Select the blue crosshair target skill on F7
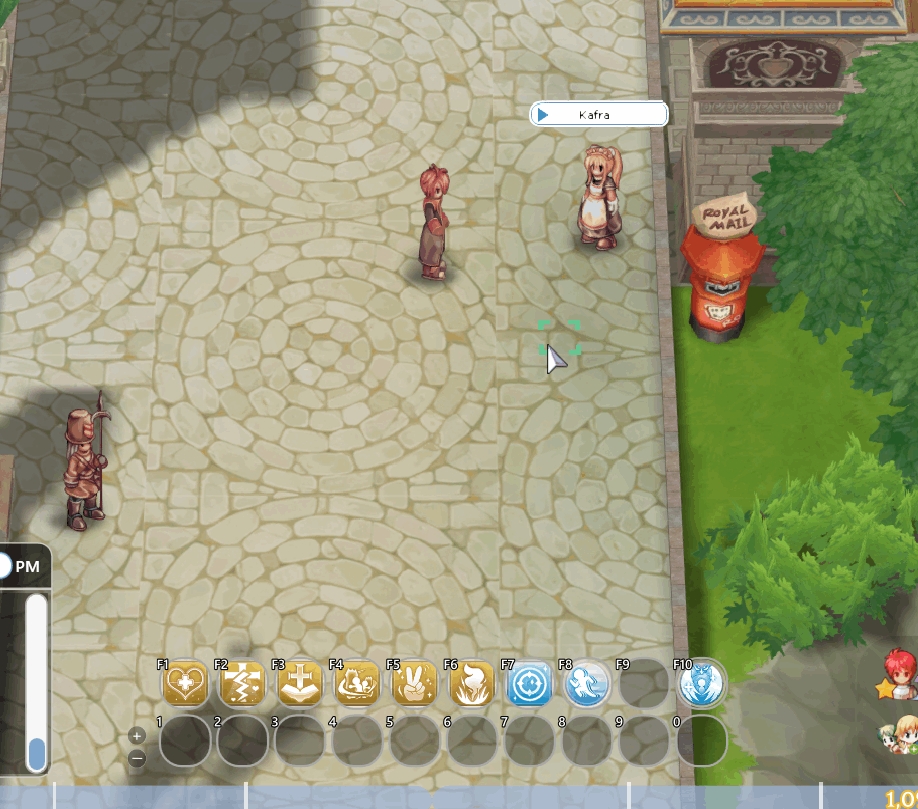Screen dimensions: 918x809 (x=530, y=684)
